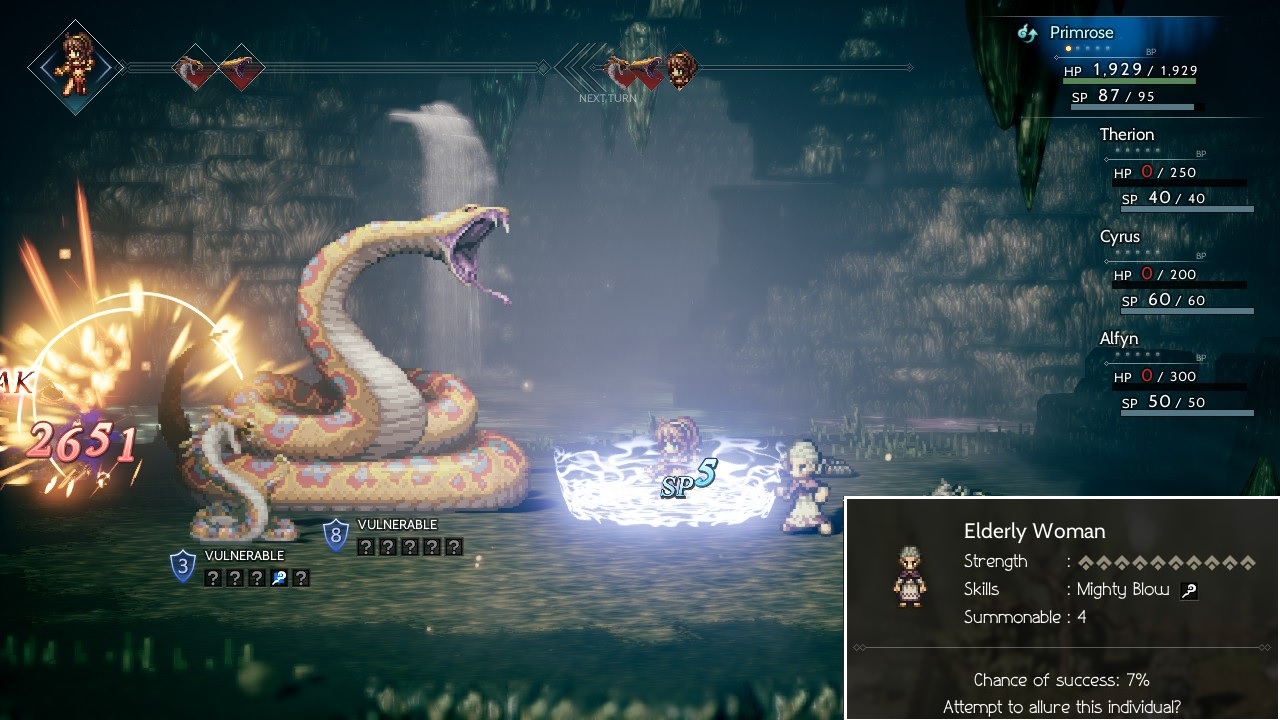Select the revealed staff weakness icon under the enemy
The image size is (1280, 720).
(x=278, y=577)
